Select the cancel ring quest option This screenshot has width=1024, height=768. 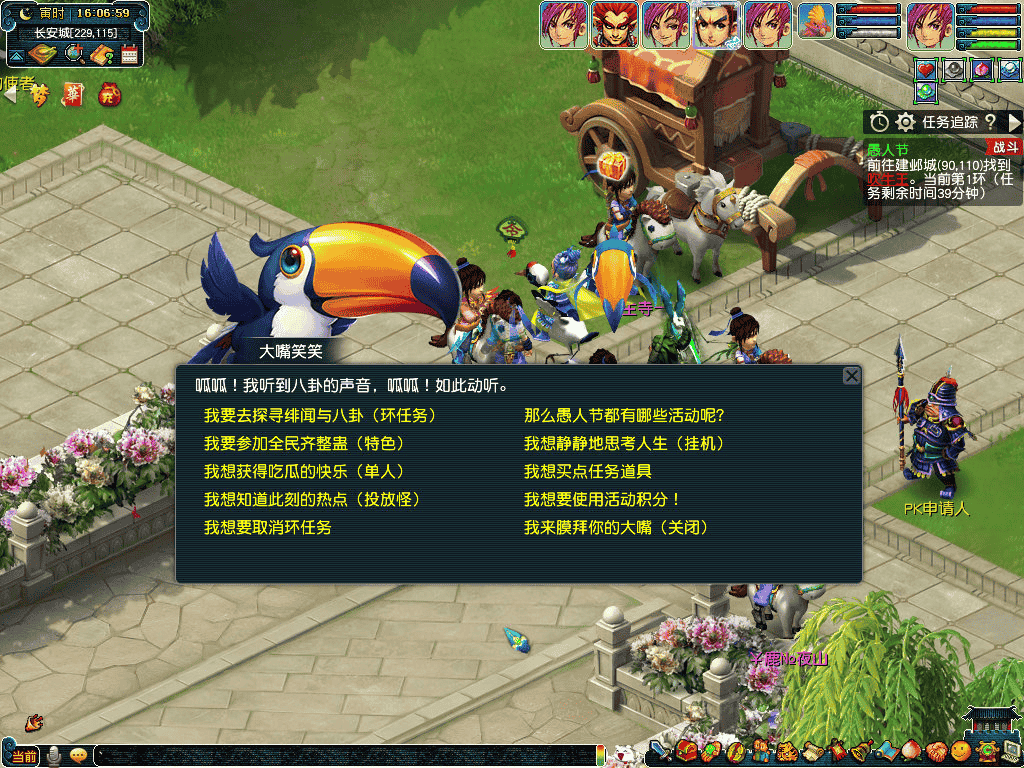267,527
